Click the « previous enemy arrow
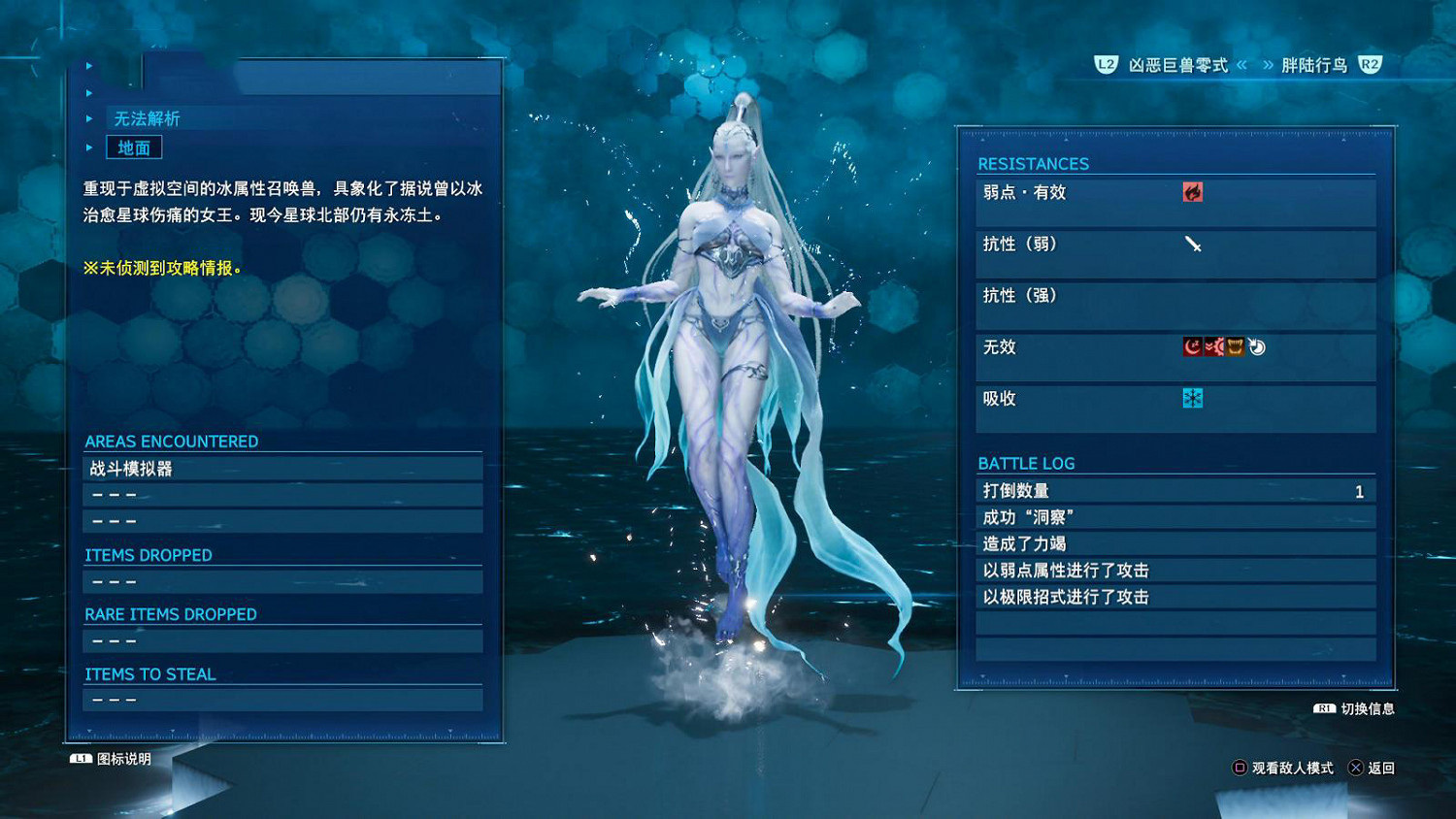Image resolution: width=1456 pixels, height=819 pixels. pyautogui.click(x=1241, y=65)
